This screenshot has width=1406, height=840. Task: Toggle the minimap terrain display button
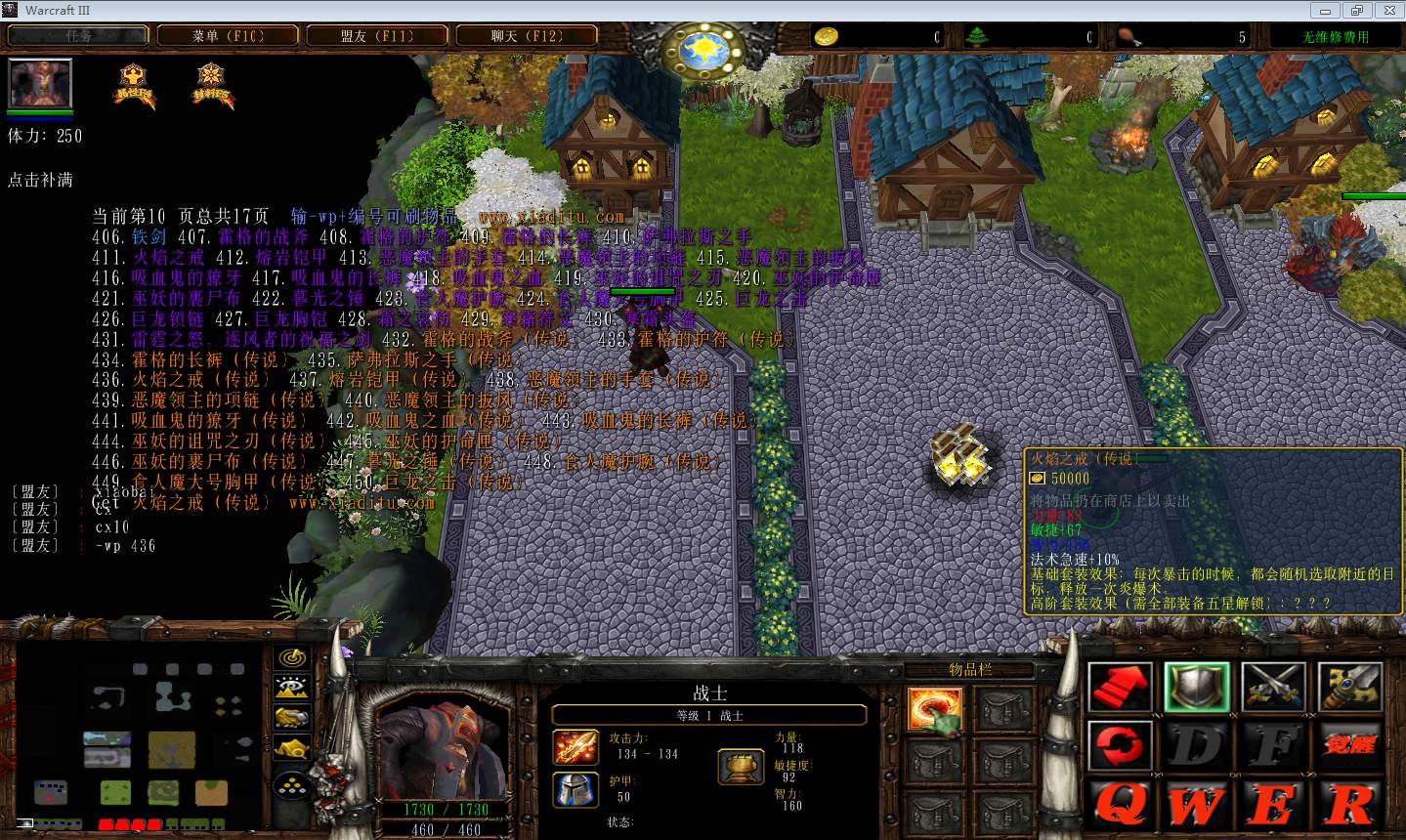292,688
